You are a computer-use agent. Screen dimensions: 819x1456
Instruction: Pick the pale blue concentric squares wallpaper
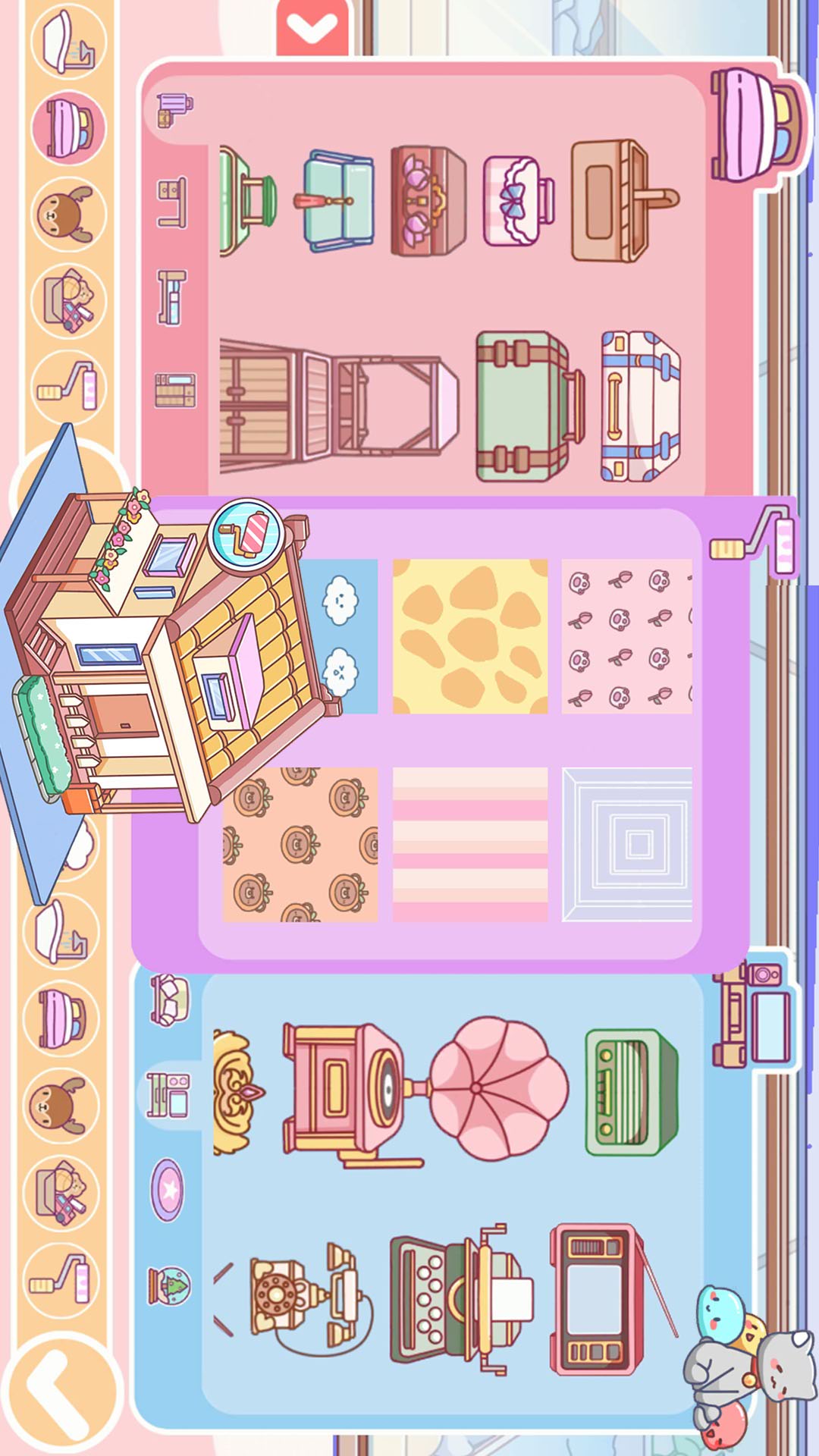pos(626,844)
